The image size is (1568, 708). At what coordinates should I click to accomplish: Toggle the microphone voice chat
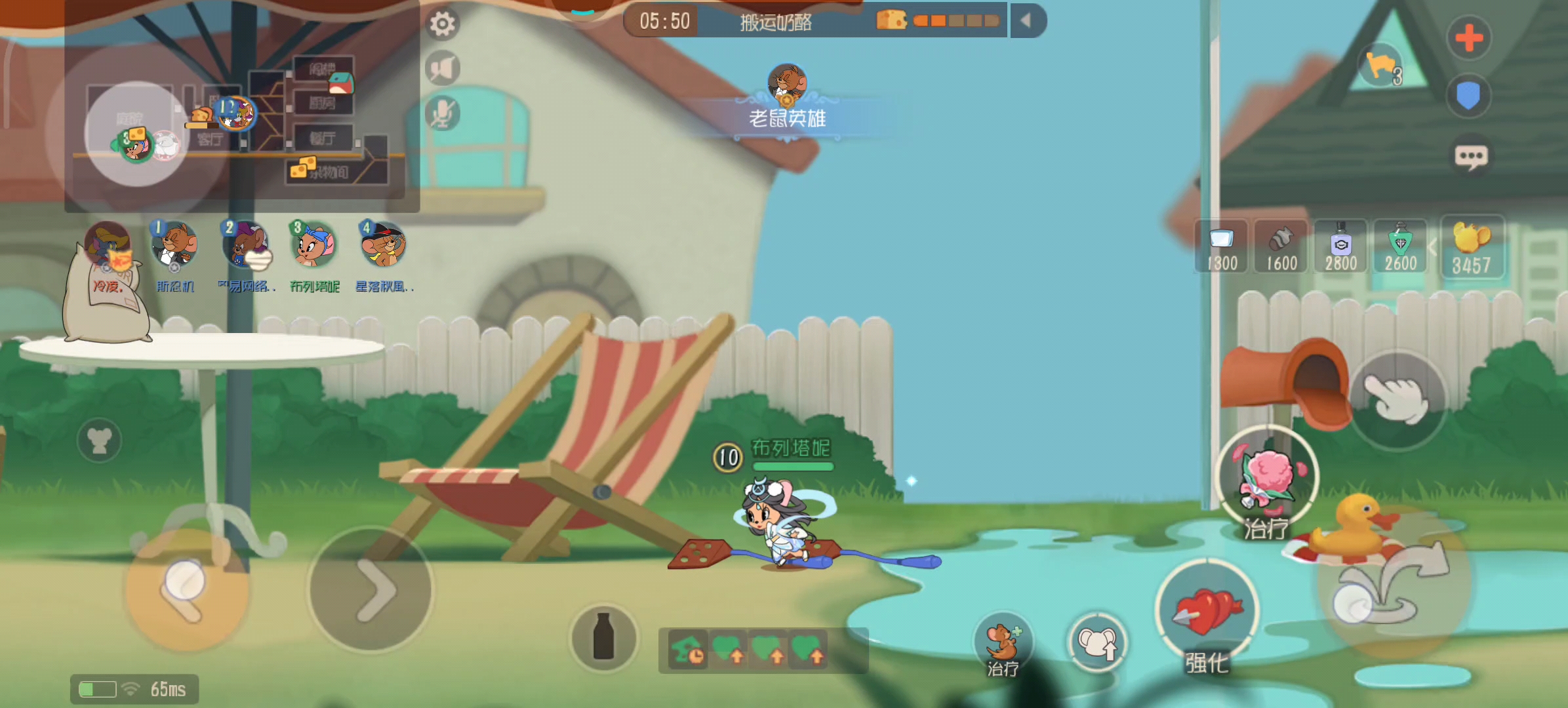click(x=442, y=113)
